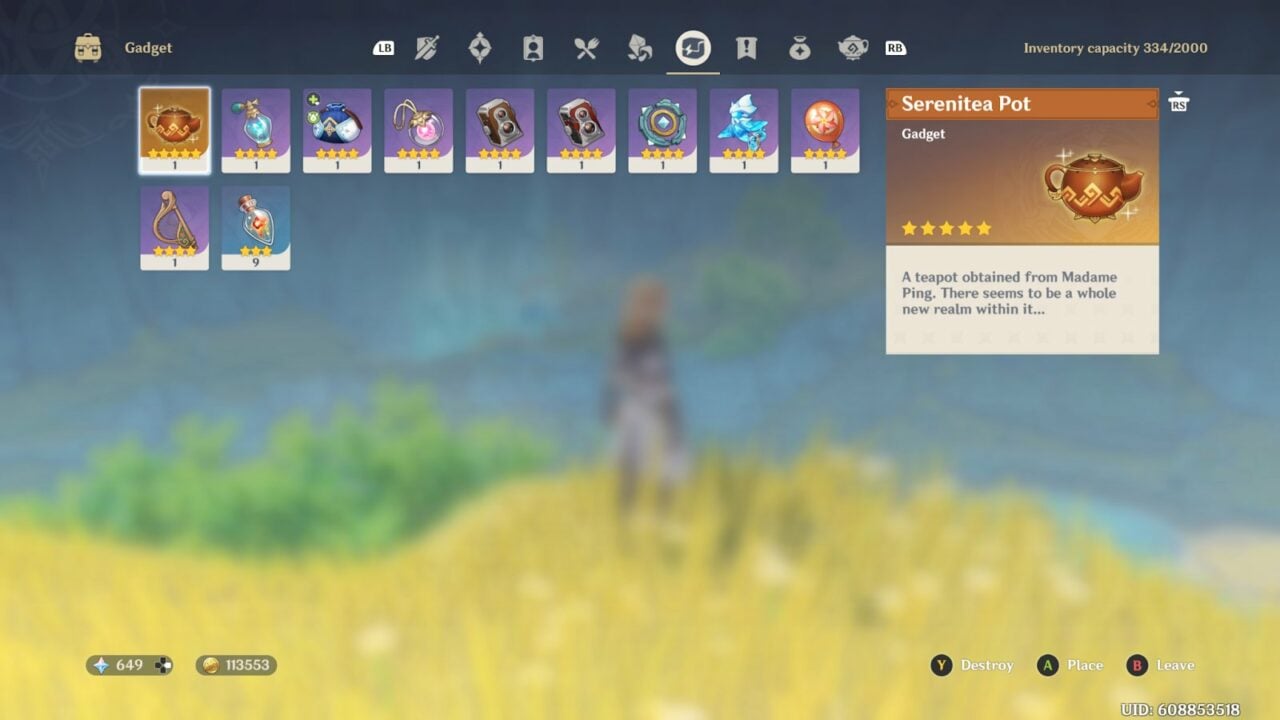Switch to the Furnishings teapot tab
The image size is (1280, 720).
coord(853,48)
